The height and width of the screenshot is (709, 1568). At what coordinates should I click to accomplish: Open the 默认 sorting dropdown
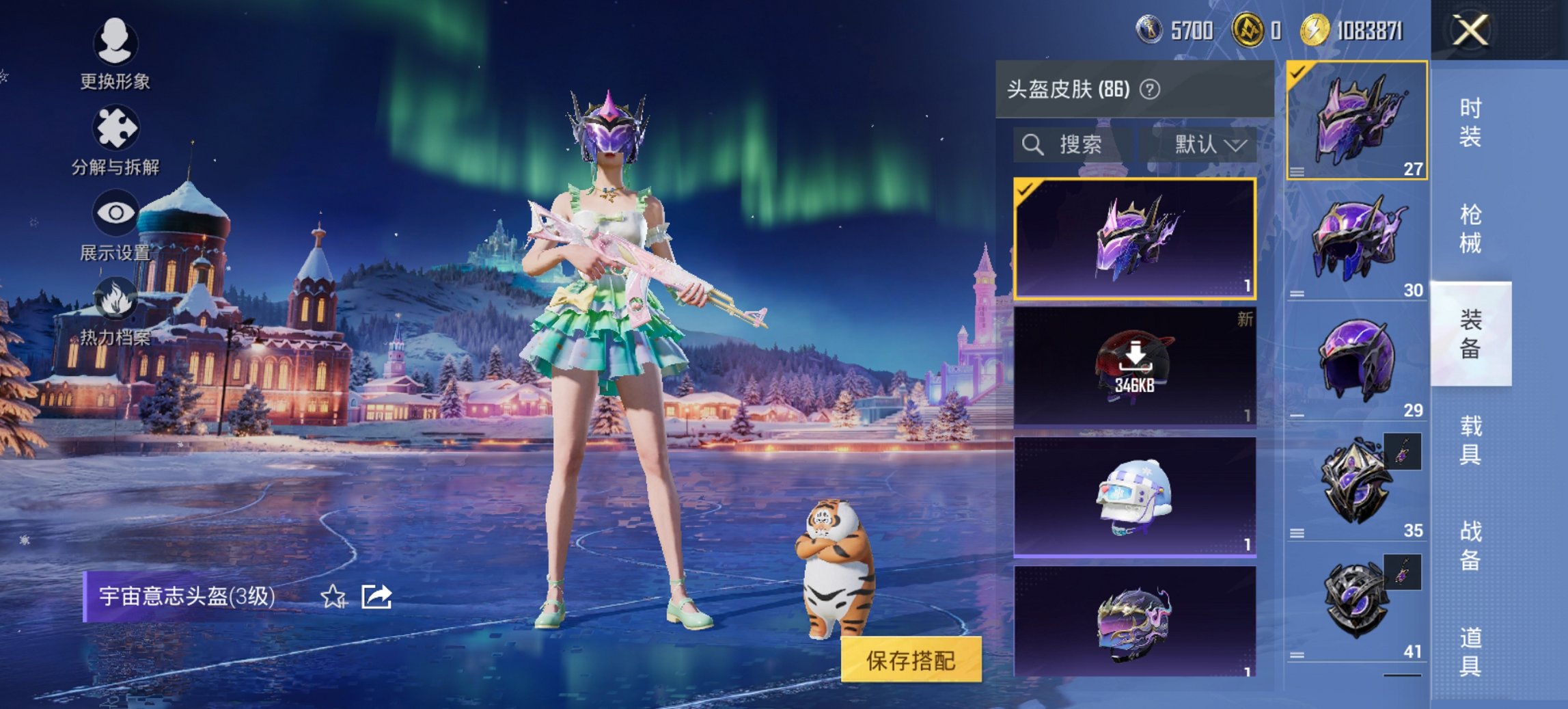tap(1207, 145)
